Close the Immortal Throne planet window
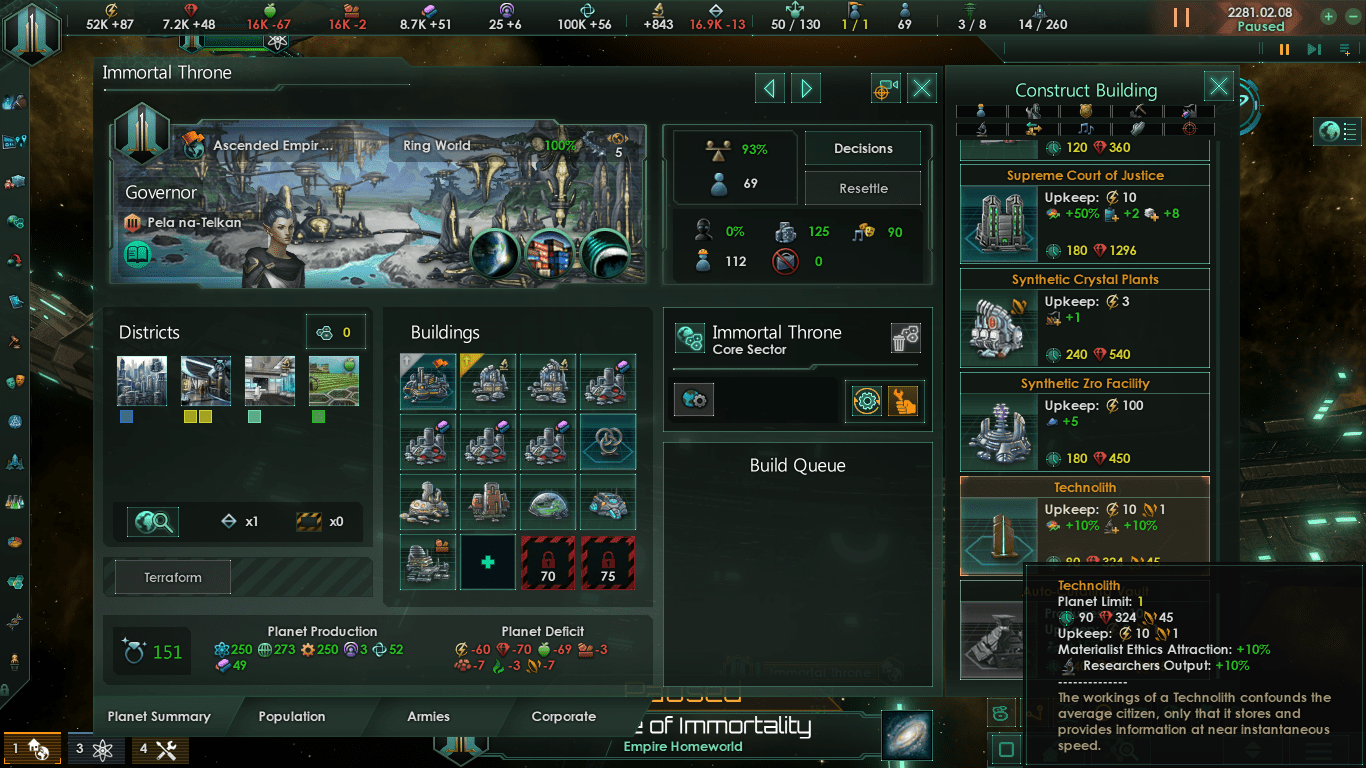 pyautogui.click(x=922, y=89)
